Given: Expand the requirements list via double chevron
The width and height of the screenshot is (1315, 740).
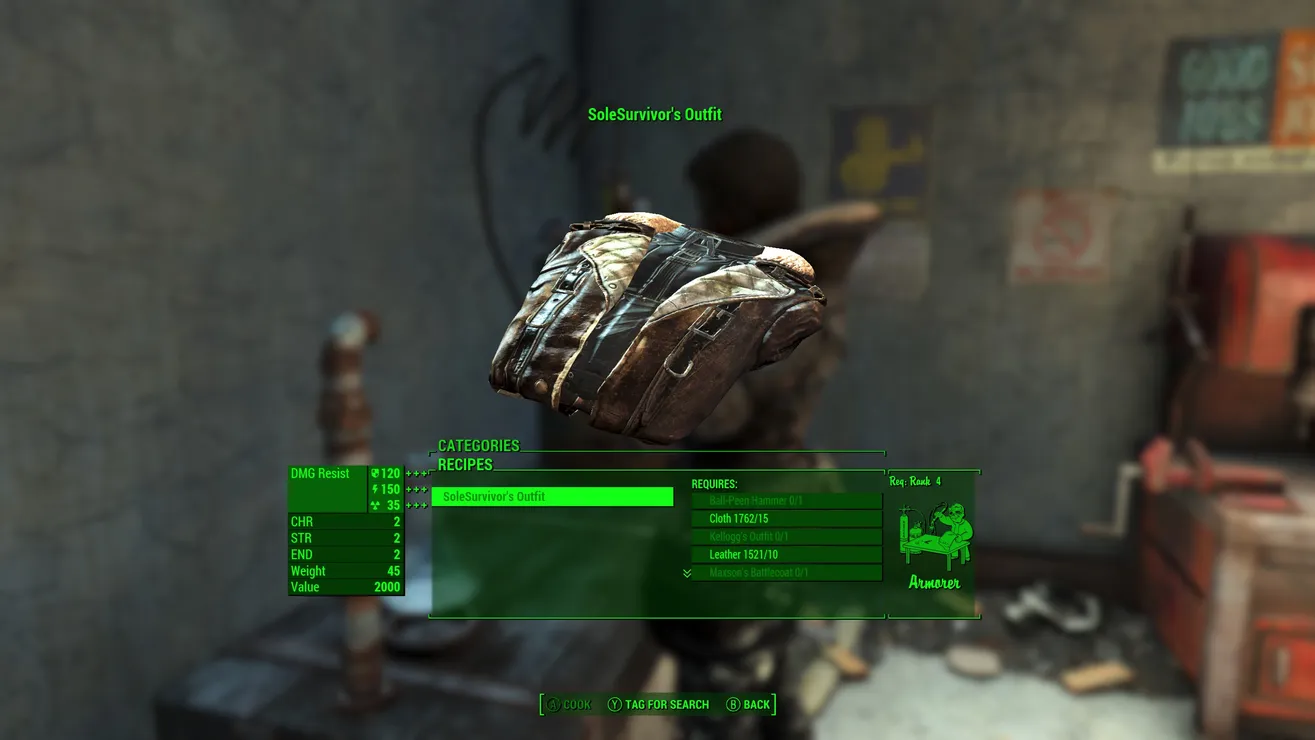Looking at the screenshot, I should [686, 573].
